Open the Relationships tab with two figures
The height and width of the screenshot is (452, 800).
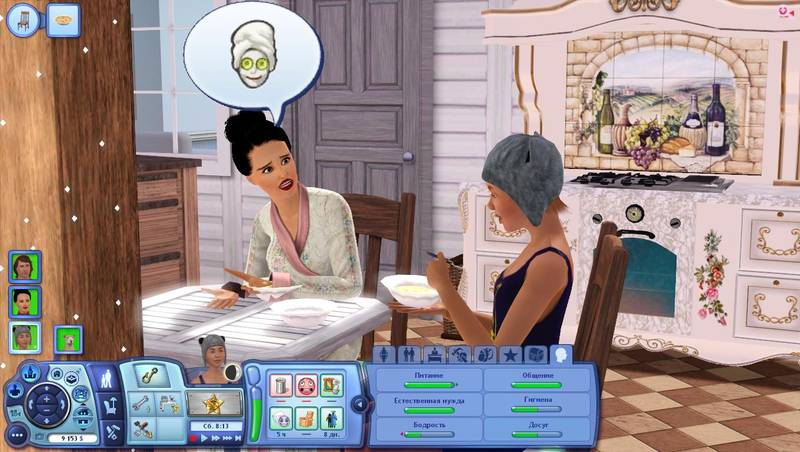(x=408, y=355)
